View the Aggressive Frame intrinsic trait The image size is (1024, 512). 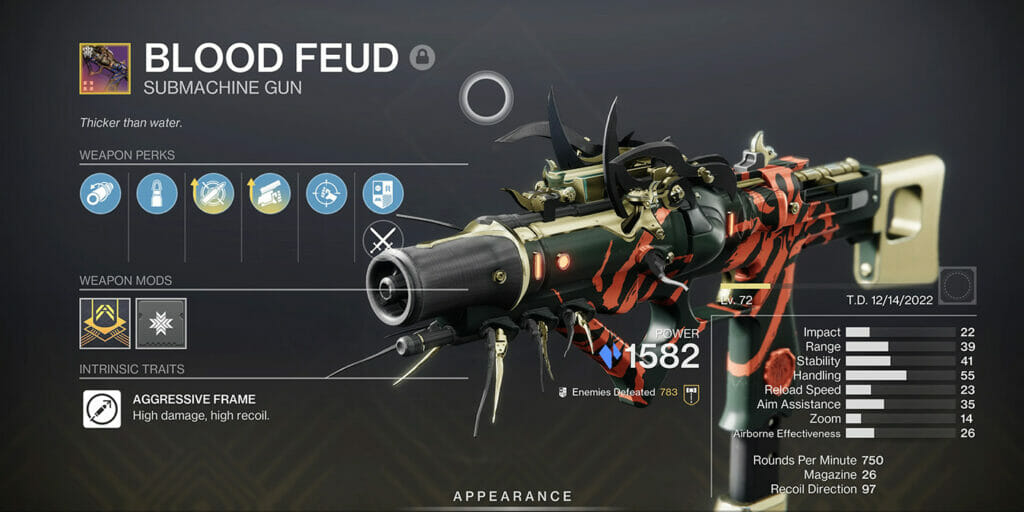point(102,409)
